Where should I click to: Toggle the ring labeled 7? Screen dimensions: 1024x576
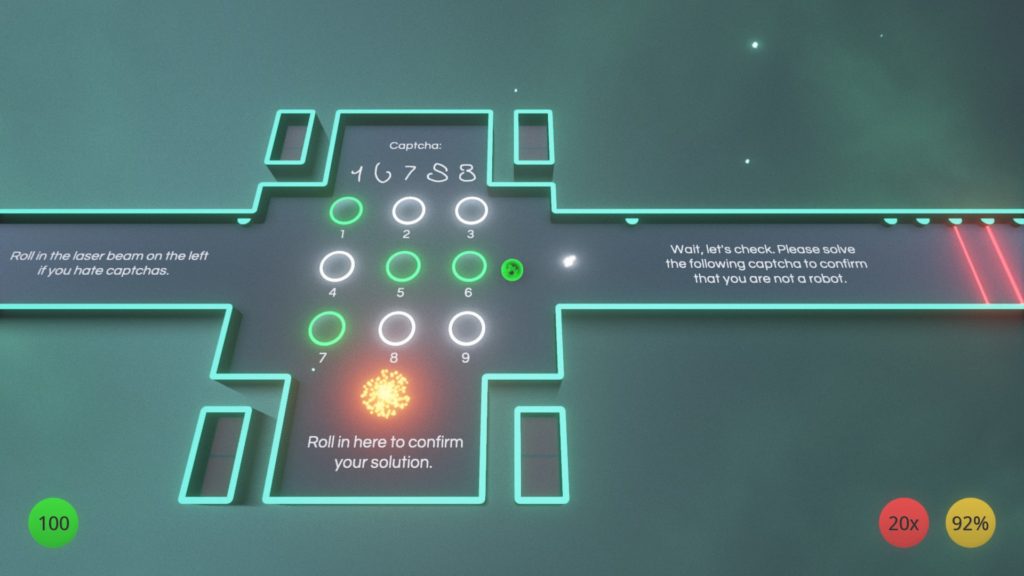click(x=325, y=327)
